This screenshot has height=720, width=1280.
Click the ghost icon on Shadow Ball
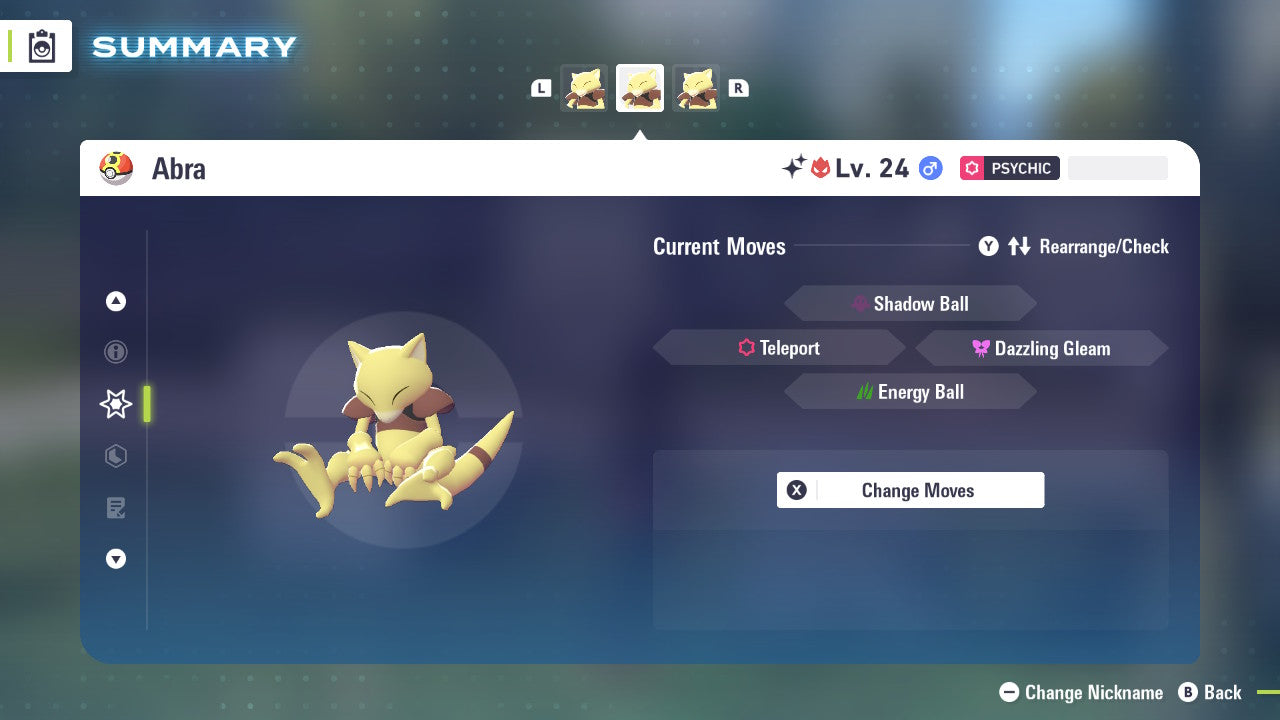pyautogui.click(x=858, y=303)
